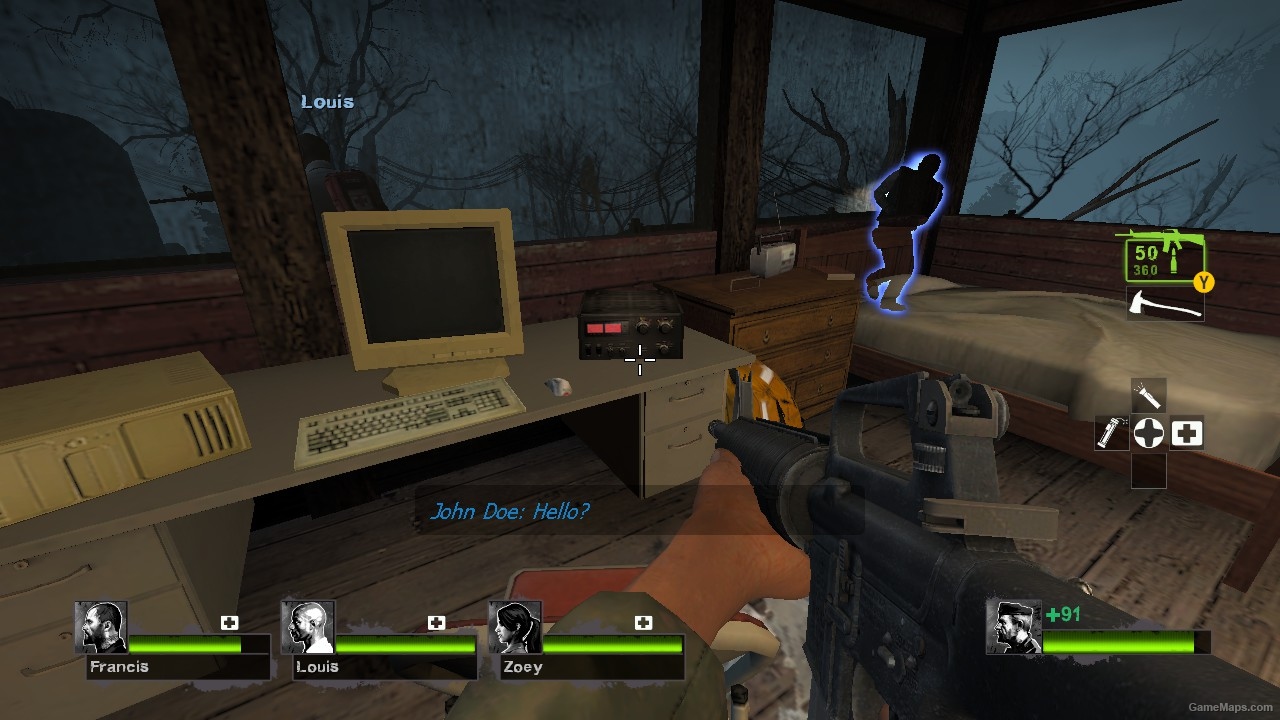Image resolution: width=1280 pixels, height=720 pixels.
Task: Click the health cross icon above Louis's bar
Action: coord(437,621)
